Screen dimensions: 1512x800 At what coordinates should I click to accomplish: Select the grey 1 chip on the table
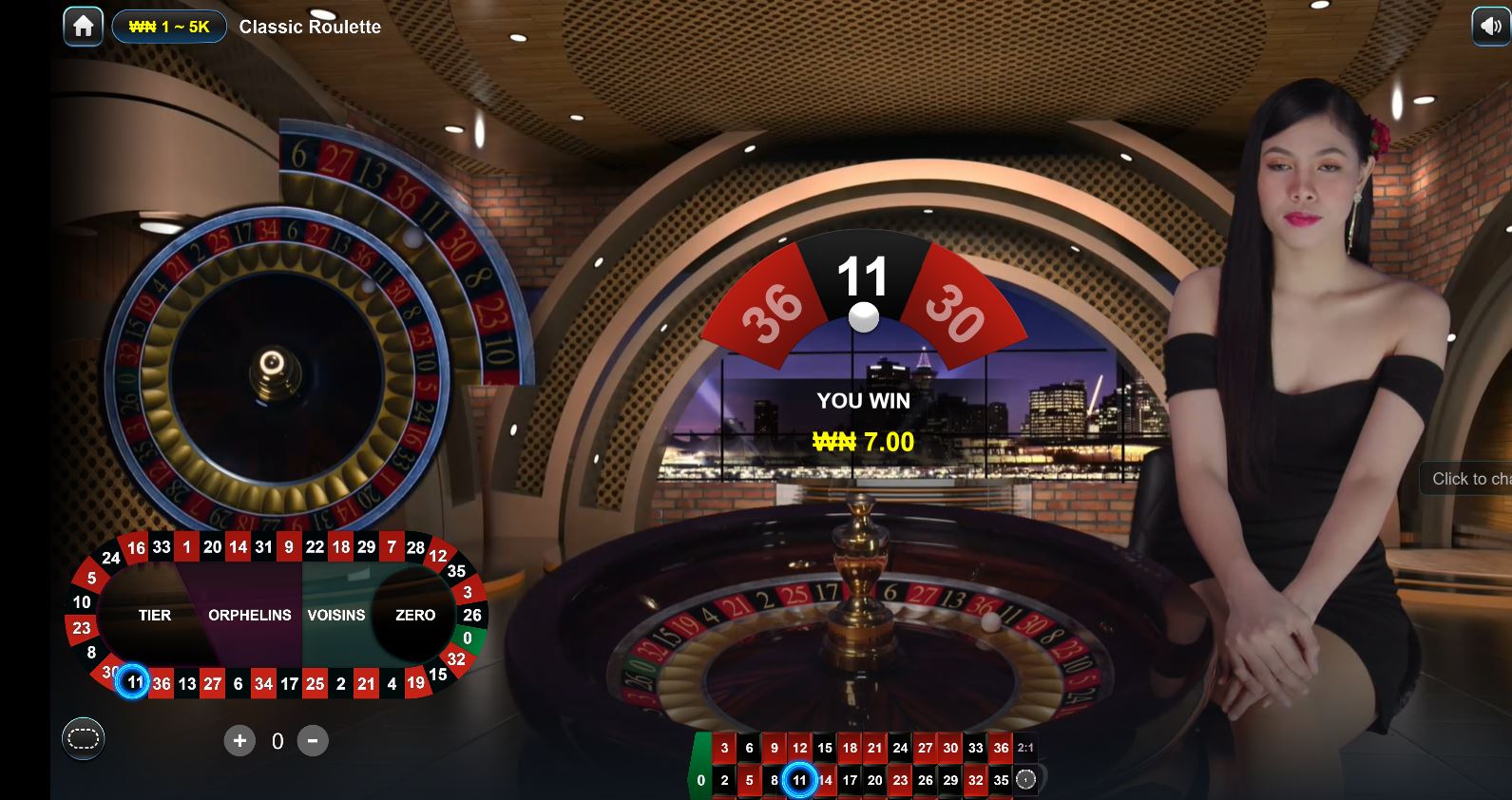click(x=1025, y=780)
